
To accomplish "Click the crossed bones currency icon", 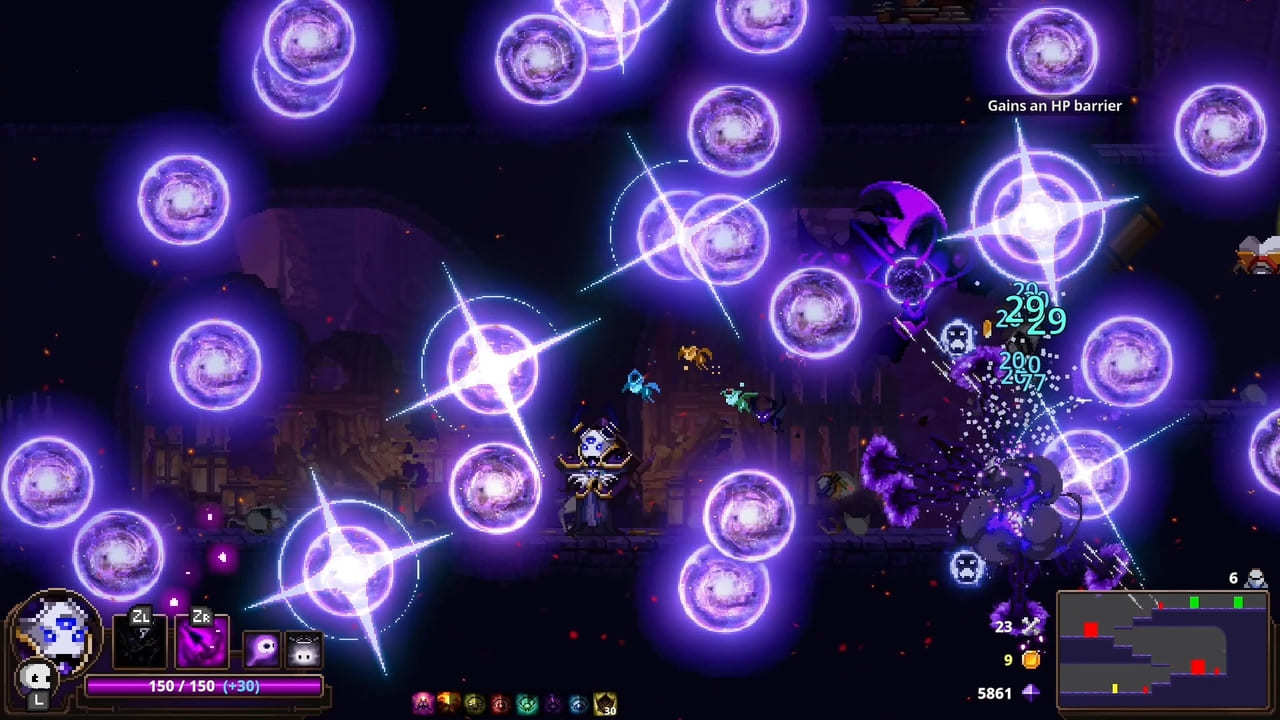I will (x=1031, y=627).
